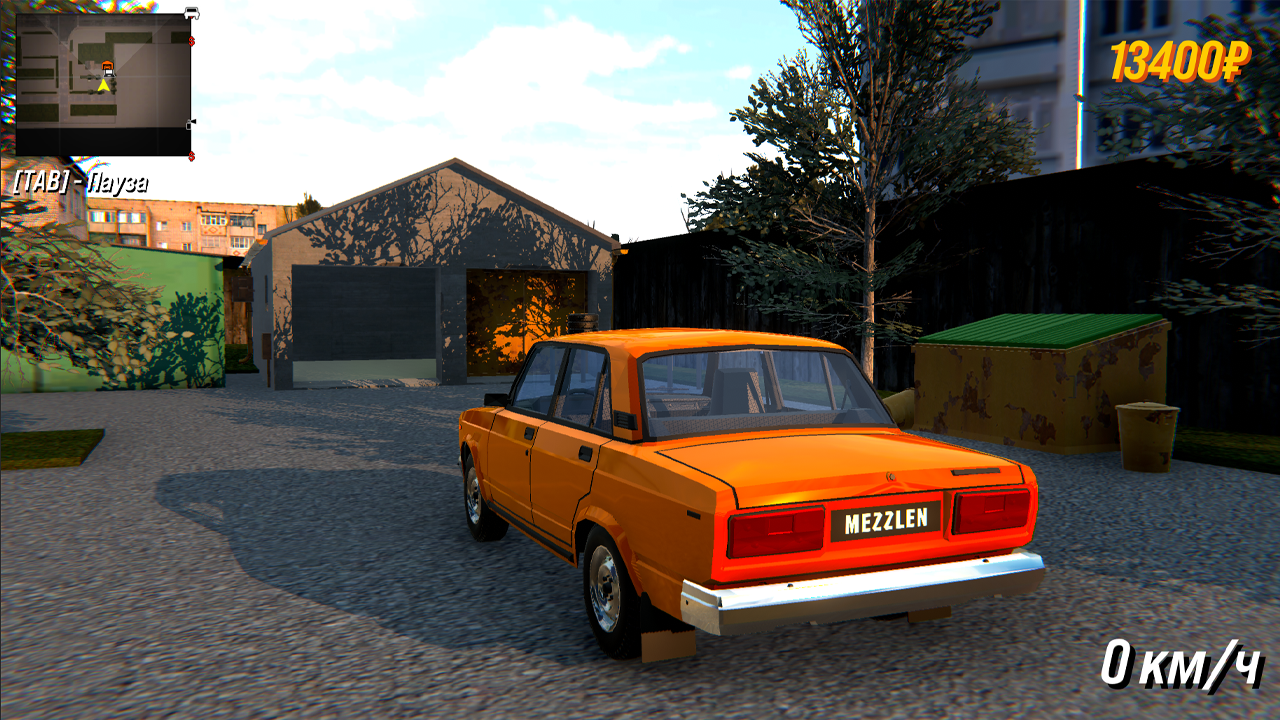Click the car icon at the minimap's top-right corner

[x=192, y=13]
